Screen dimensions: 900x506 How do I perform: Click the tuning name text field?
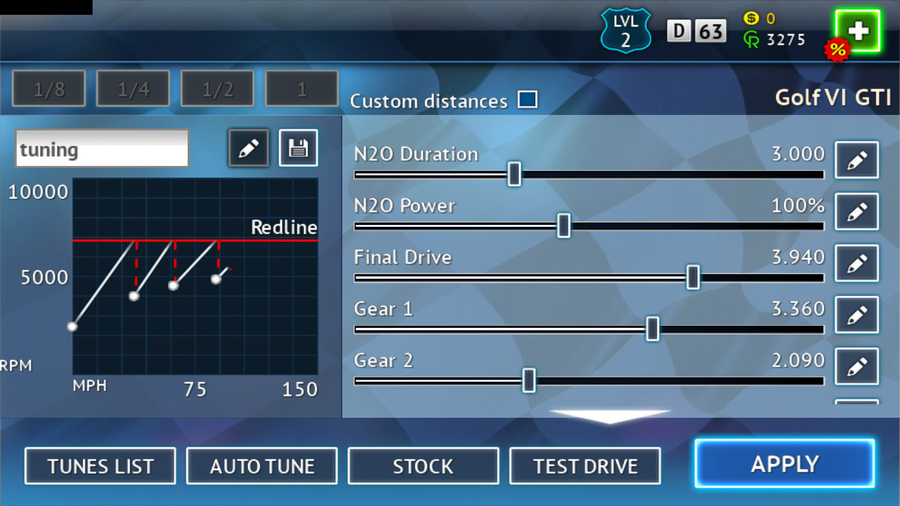(x=102, y=149)
